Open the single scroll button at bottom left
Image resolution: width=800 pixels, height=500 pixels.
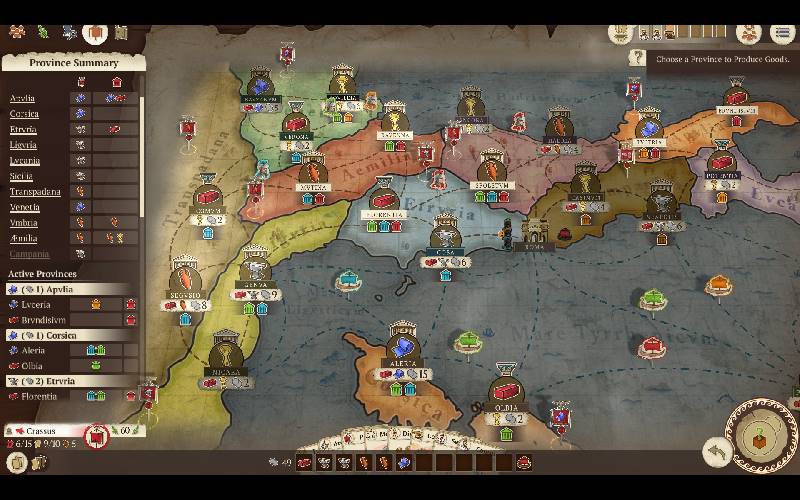(17, 462)
